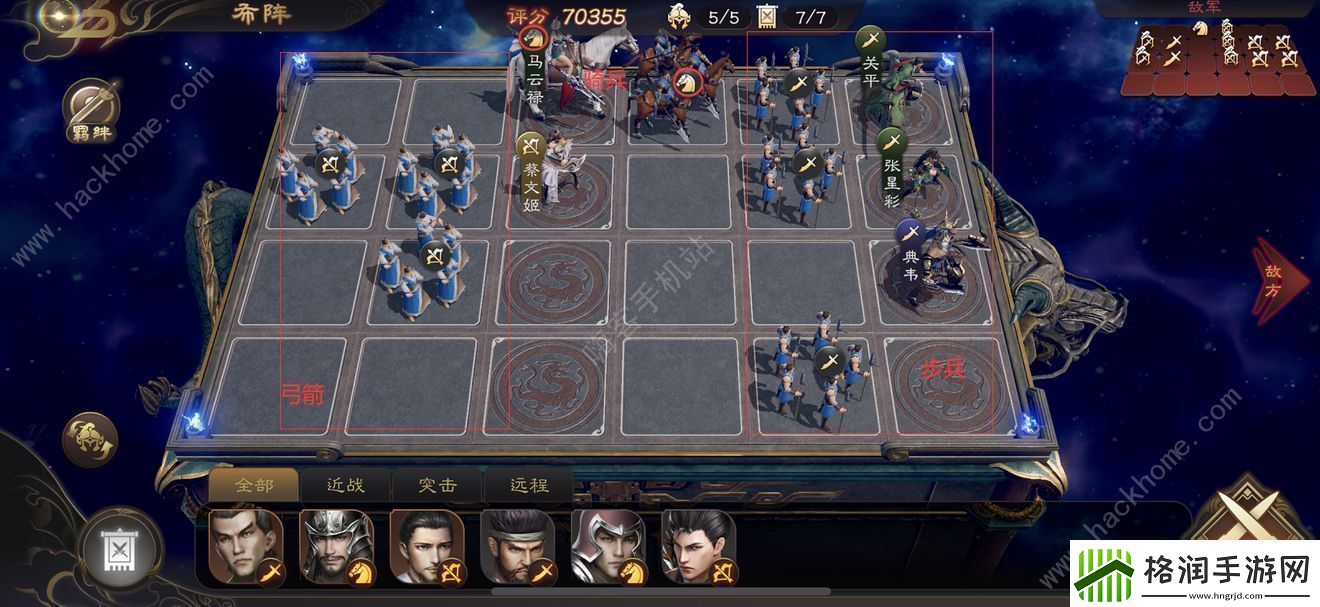Select the iron-helmeted bearded cavalry hero portrait
The image size is (1320, 607).
pyautogui.click(x=337, y=546)
